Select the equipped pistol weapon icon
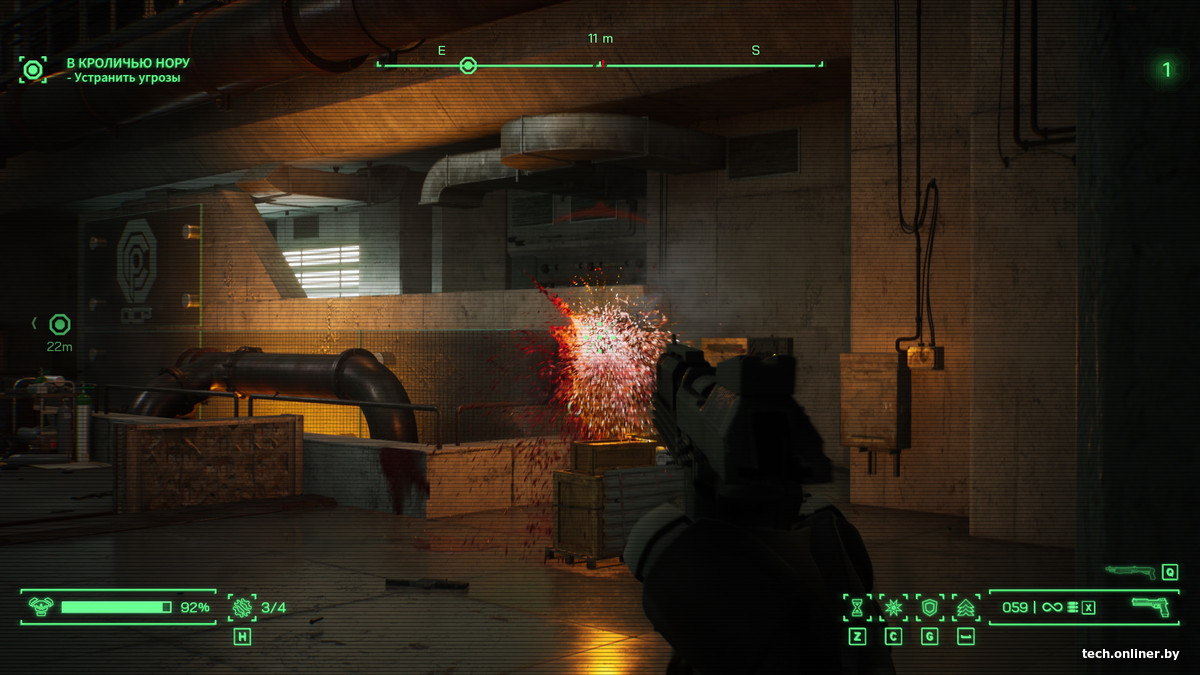1200x675 pixels. 1150,606
